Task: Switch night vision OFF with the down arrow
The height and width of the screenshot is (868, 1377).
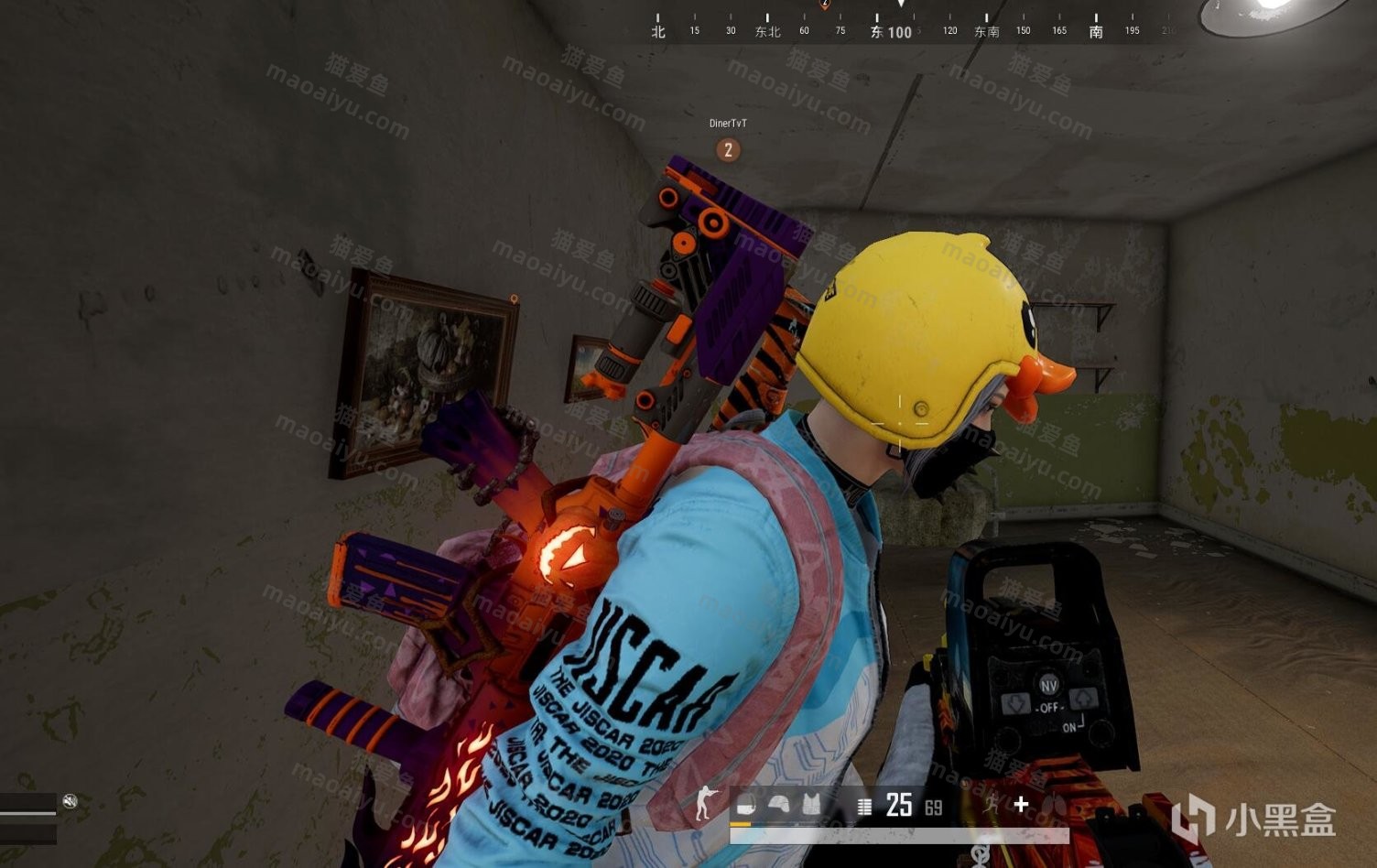Action: 1015,704
